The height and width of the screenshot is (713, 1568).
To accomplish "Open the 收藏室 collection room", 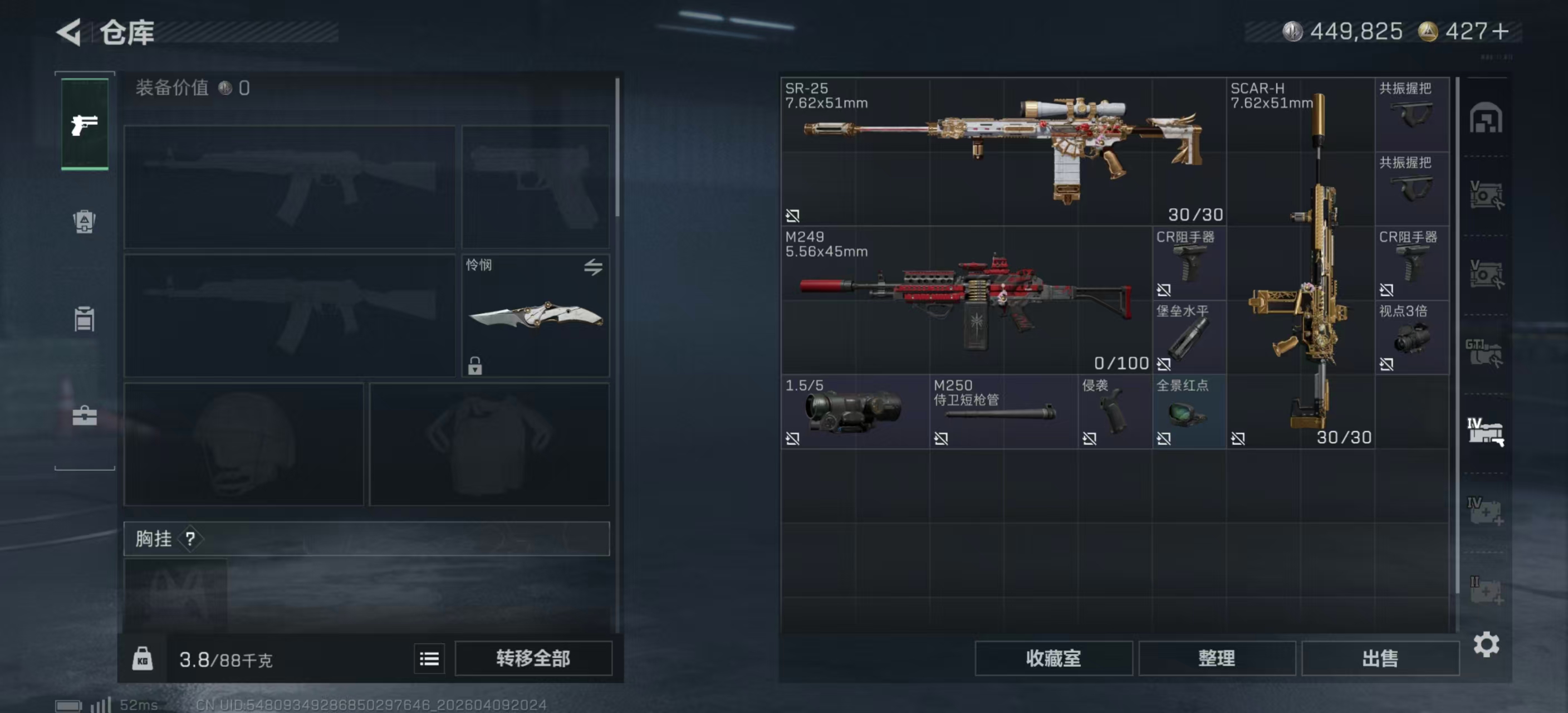I will pyautogui.click(x=1053, y=658).
